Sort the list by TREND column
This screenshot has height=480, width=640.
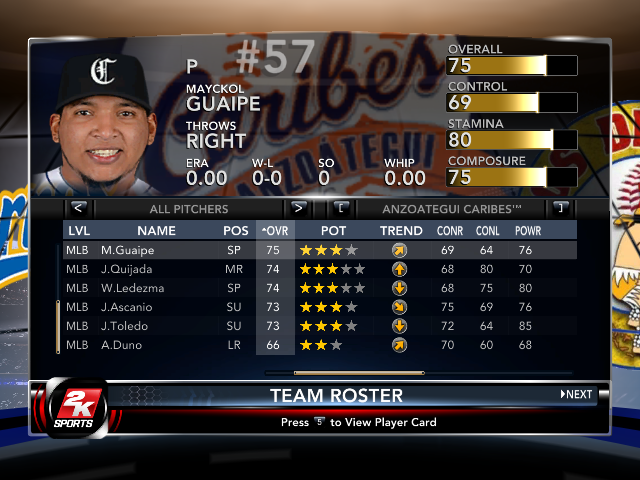(401, 231)
